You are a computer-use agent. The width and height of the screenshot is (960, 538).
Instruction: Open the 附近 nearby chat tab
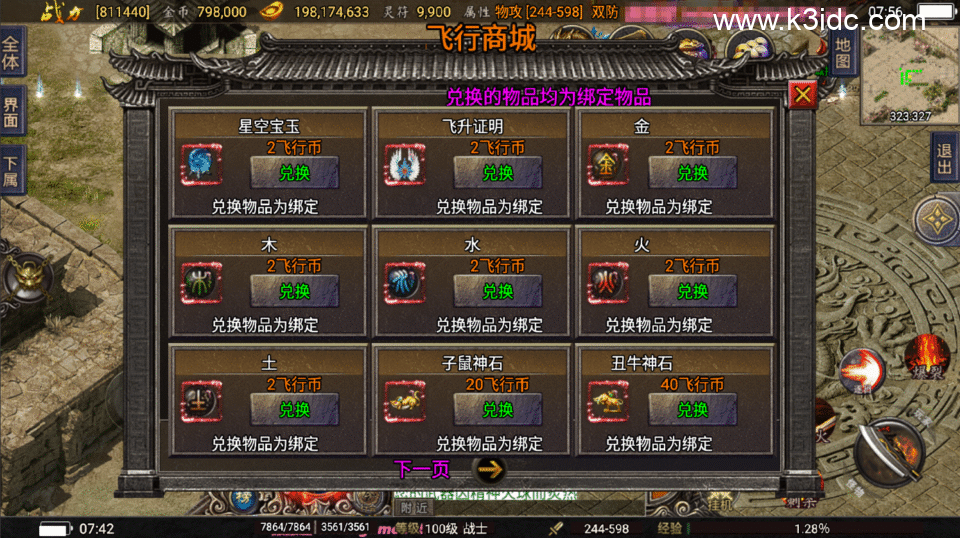tap(413, 507)
